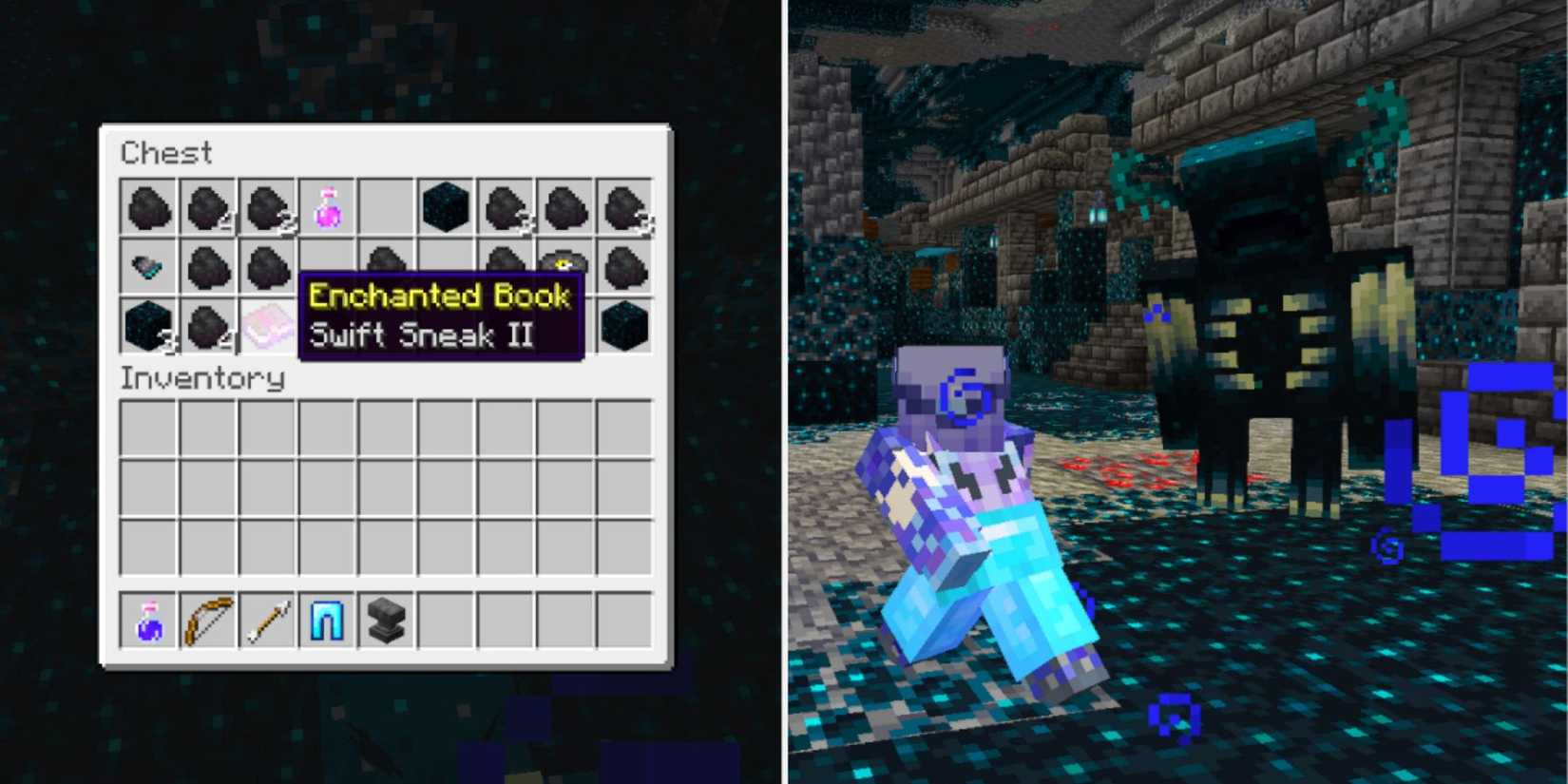Pick up the pink splash potion in the chest

point(326,209)
